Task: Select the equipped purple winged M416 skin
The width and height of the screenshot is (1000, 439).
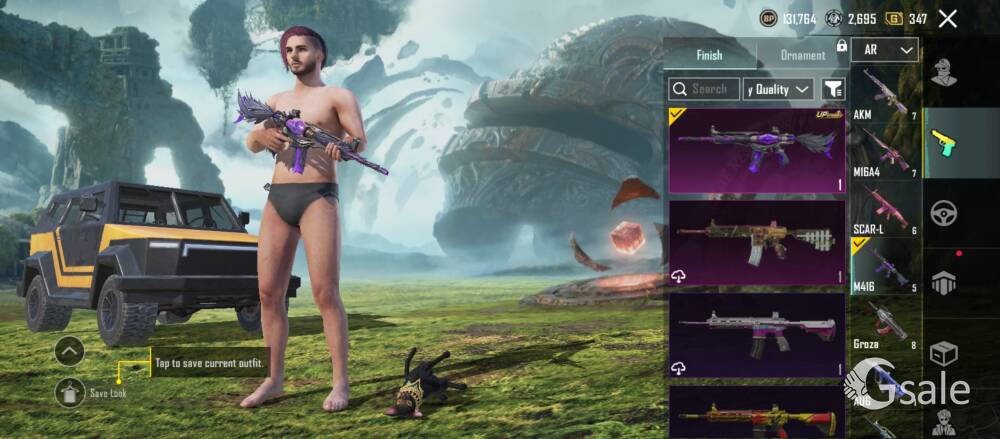Action: click(757, 150)
